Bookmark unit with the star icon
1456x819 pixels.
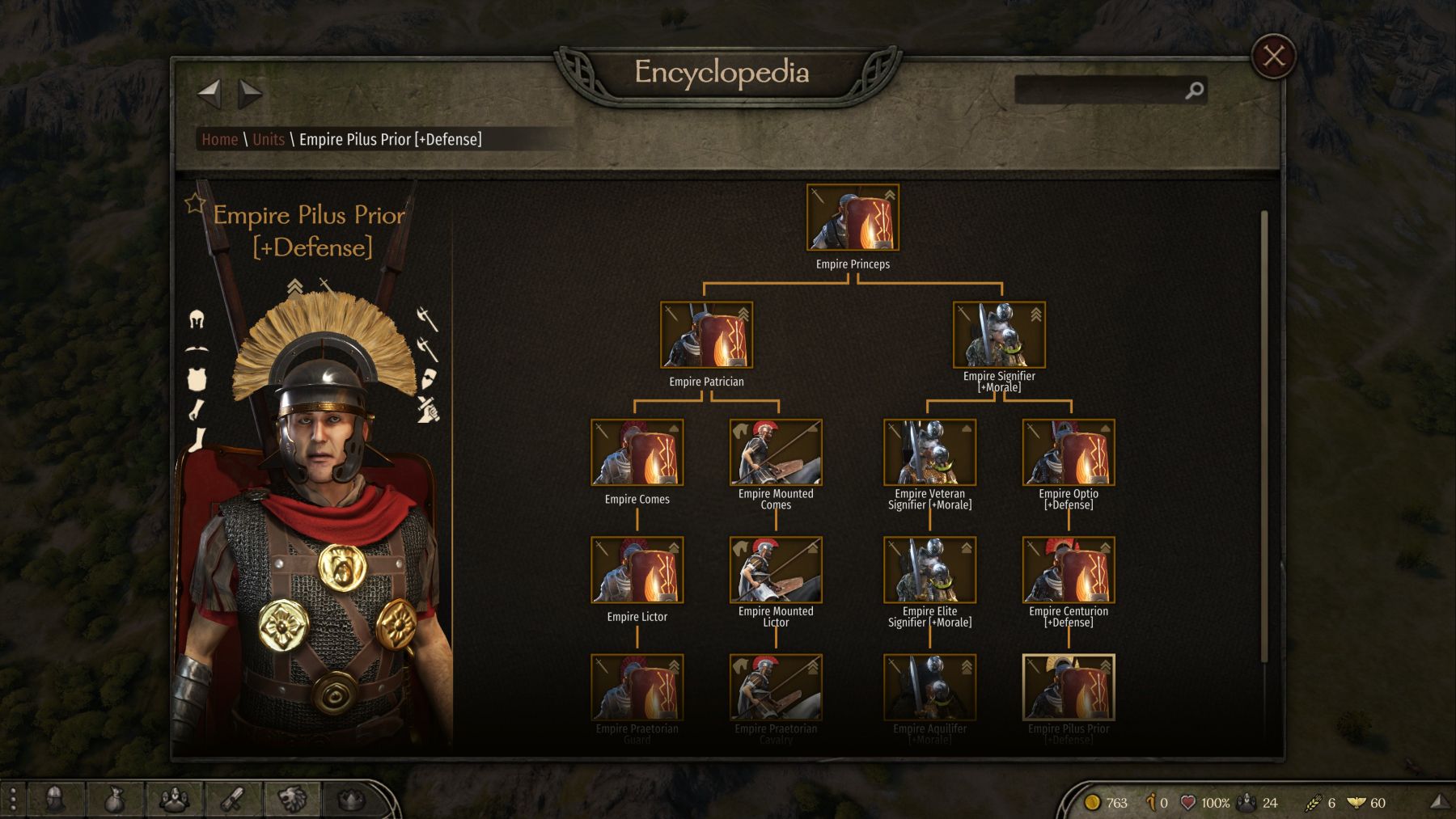[x=195, y=203]
